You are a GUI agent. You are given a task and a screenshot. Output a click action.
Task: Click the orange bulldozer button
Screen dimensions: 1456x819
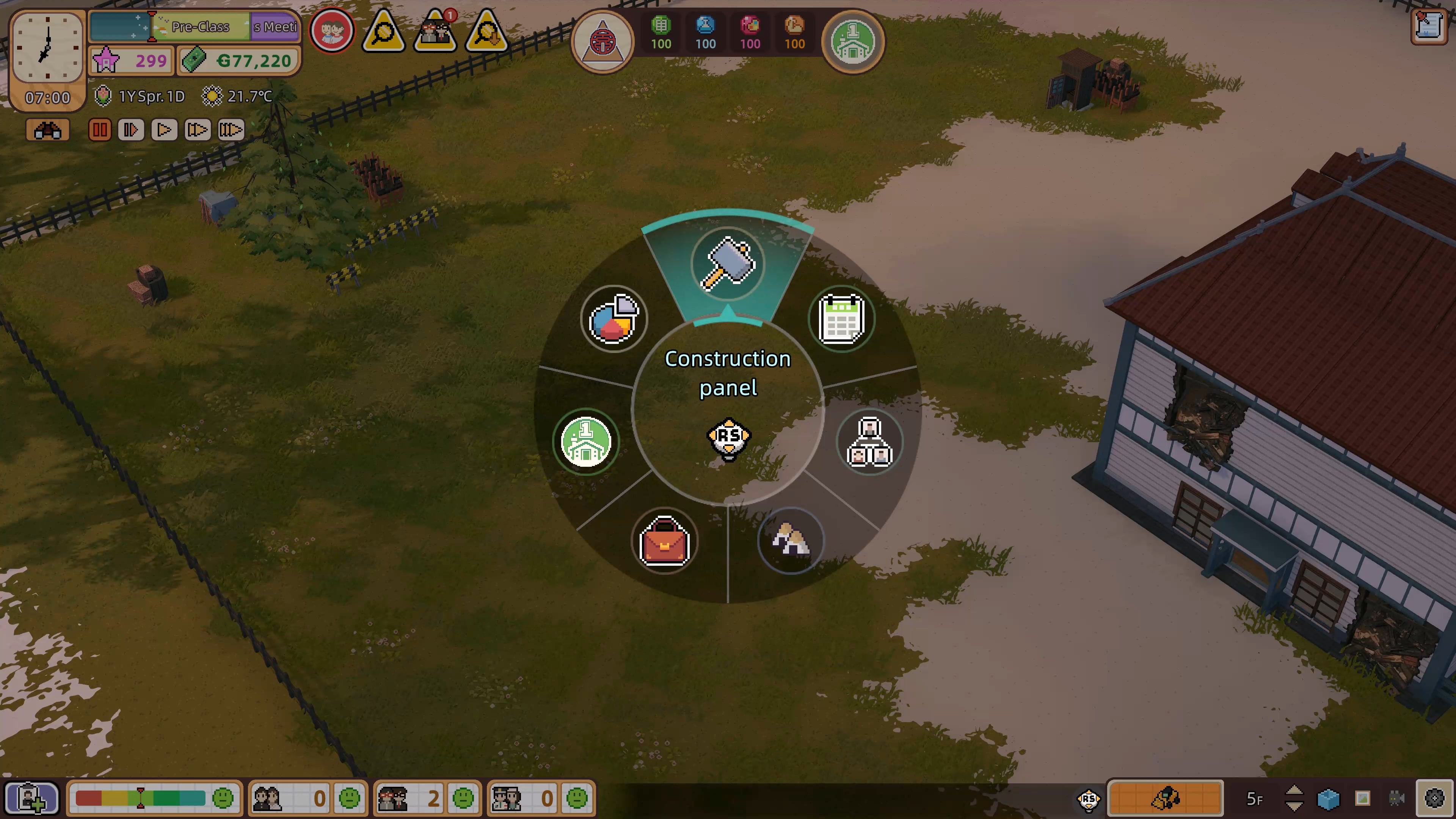pyautogui.click(x=1166, y=798)
